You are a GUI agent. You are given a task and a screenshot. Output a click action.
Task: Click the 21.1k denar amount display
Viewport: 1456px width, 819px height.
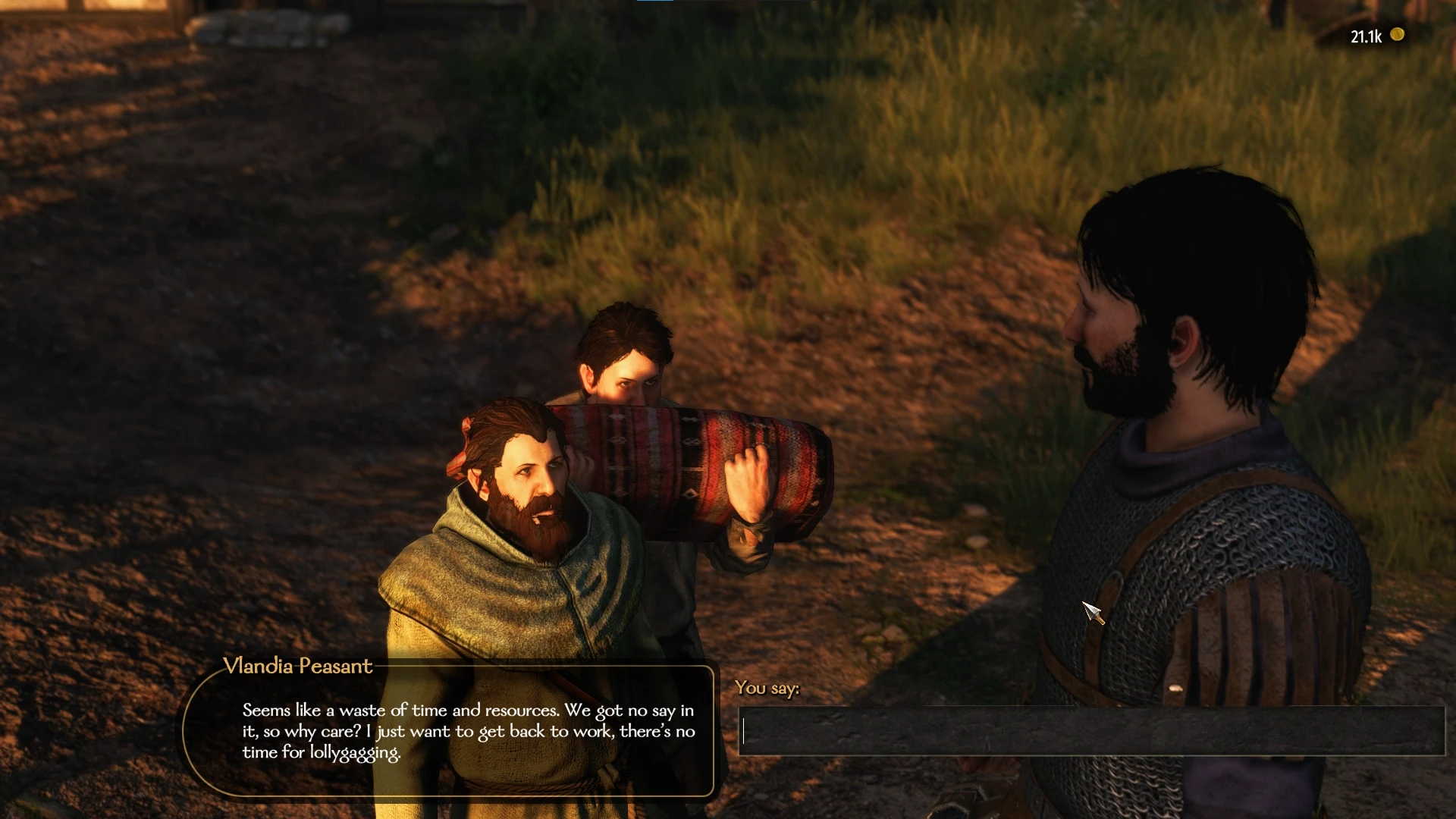[x=1367, y=35]
